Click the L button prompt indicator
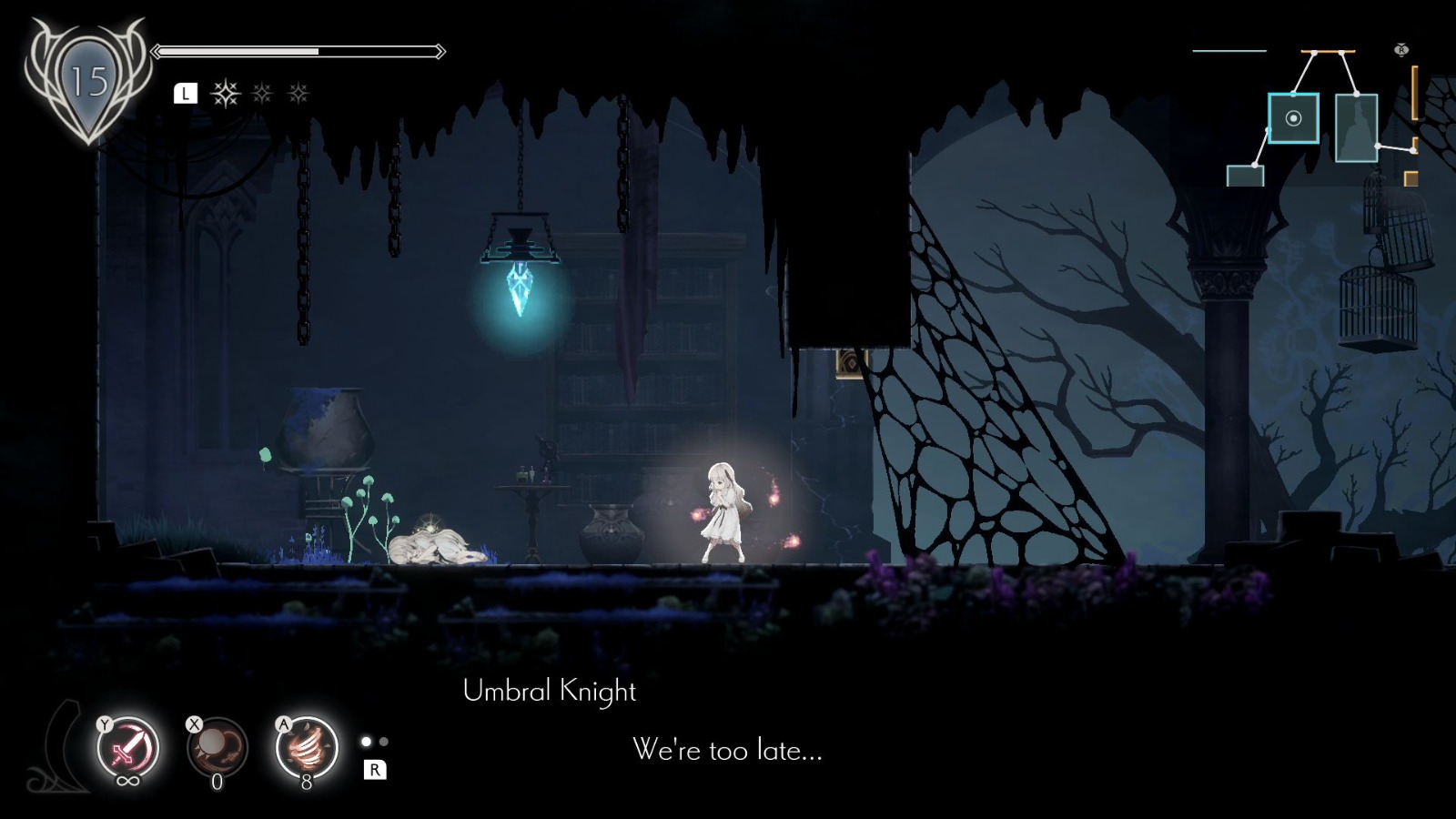 click(x=186, y=93)
